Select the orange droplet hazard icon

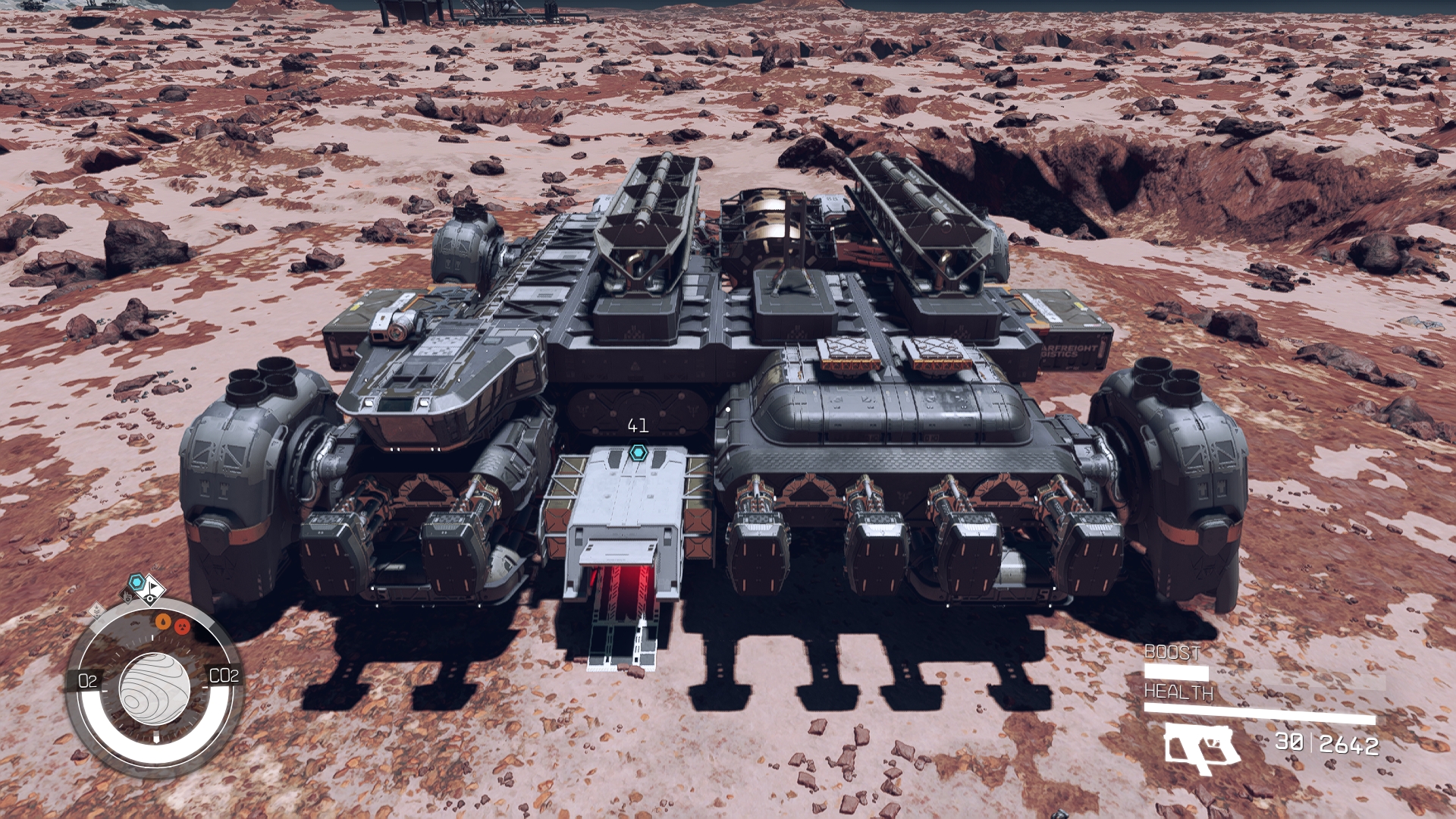163,622
